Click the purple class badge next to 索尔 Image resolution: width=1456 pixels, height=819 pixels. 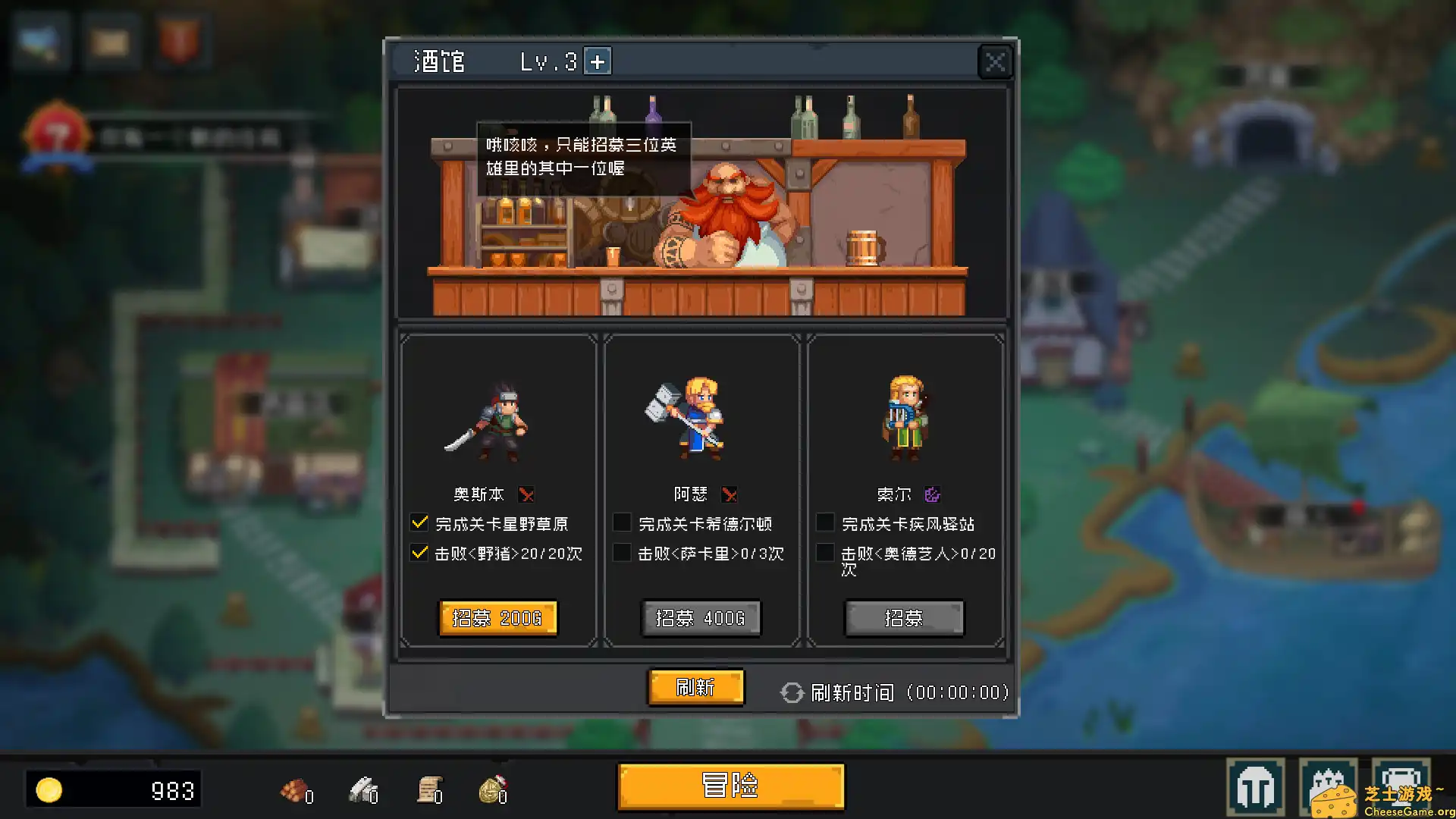(x=932, y=494)
